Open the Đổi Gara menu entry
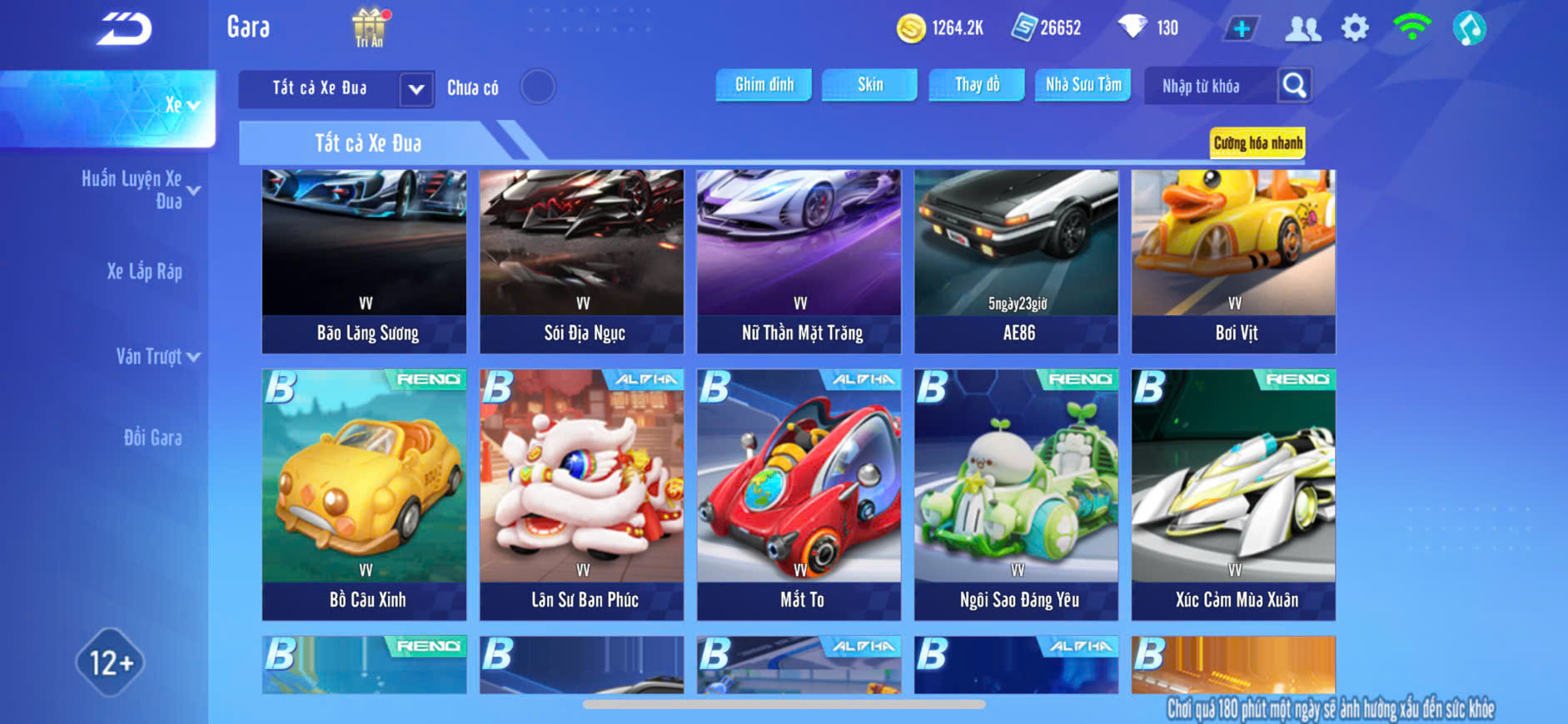The height and width of the screenshot is (724, 1568). point(152,438)
